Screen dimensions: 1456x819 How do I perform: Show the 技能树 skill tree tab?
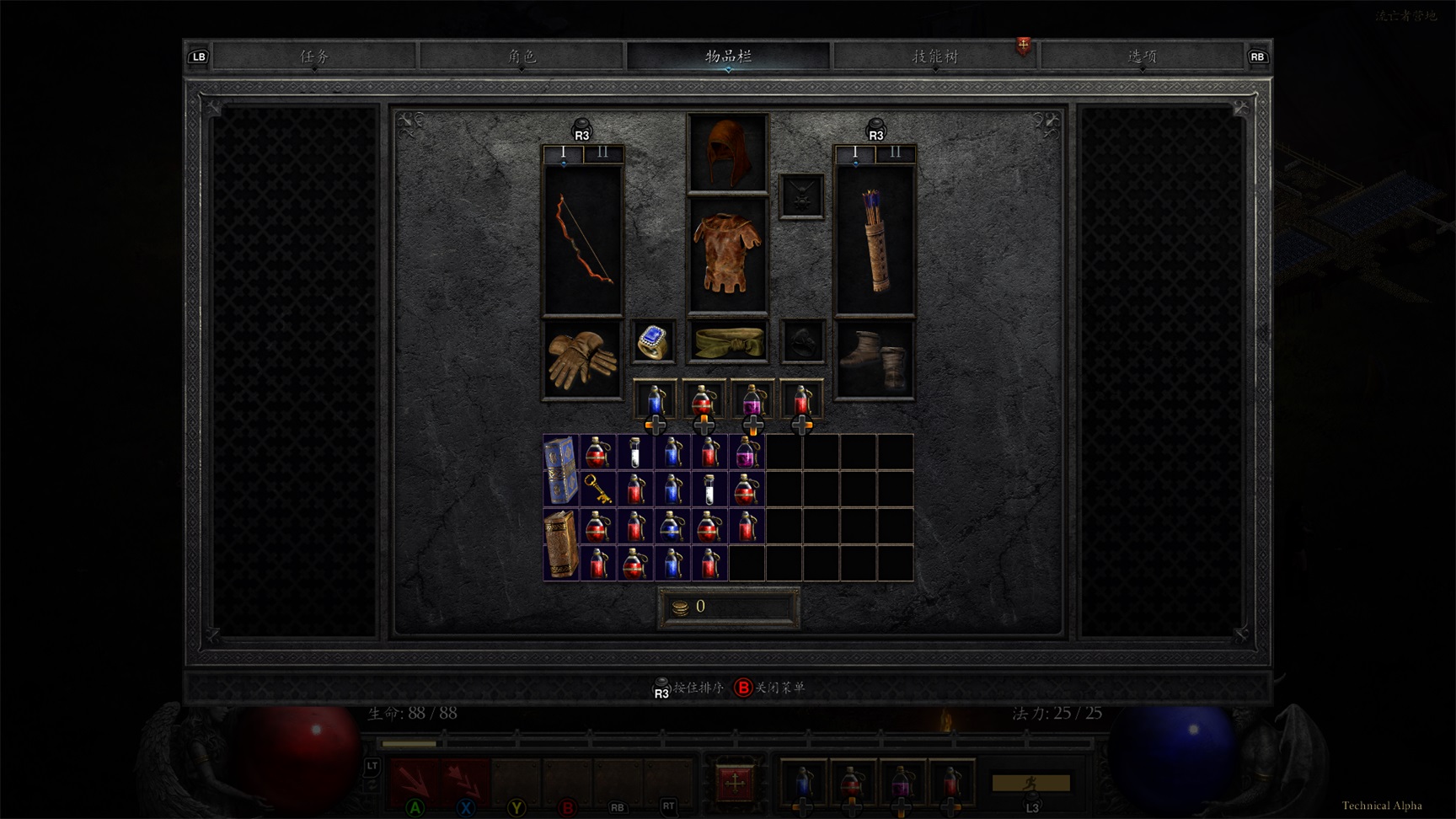[x=935, y=56]
